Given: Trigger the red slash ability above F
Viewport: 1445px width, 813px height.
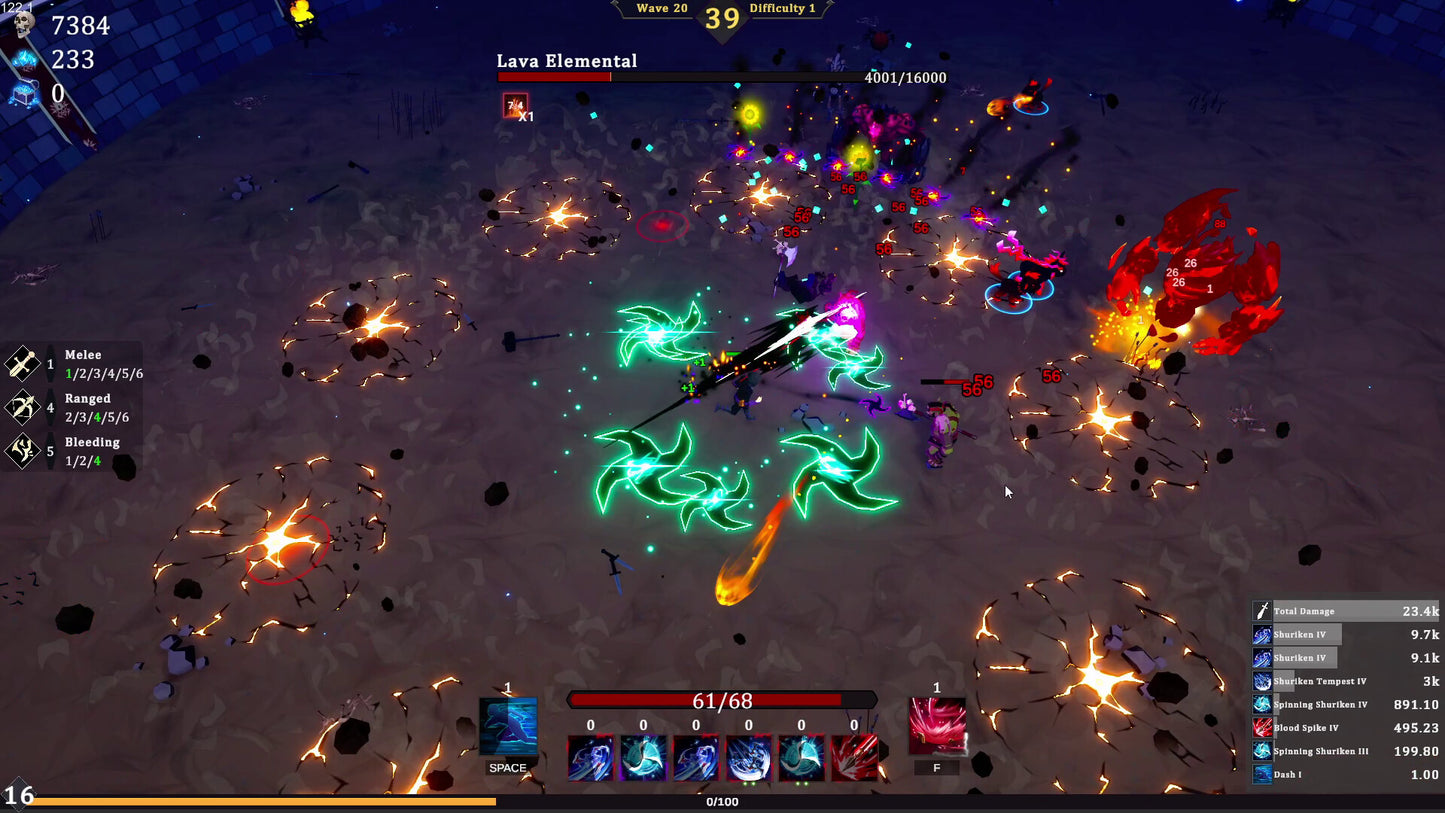Looking at the screenshot, I should [937, 727].
